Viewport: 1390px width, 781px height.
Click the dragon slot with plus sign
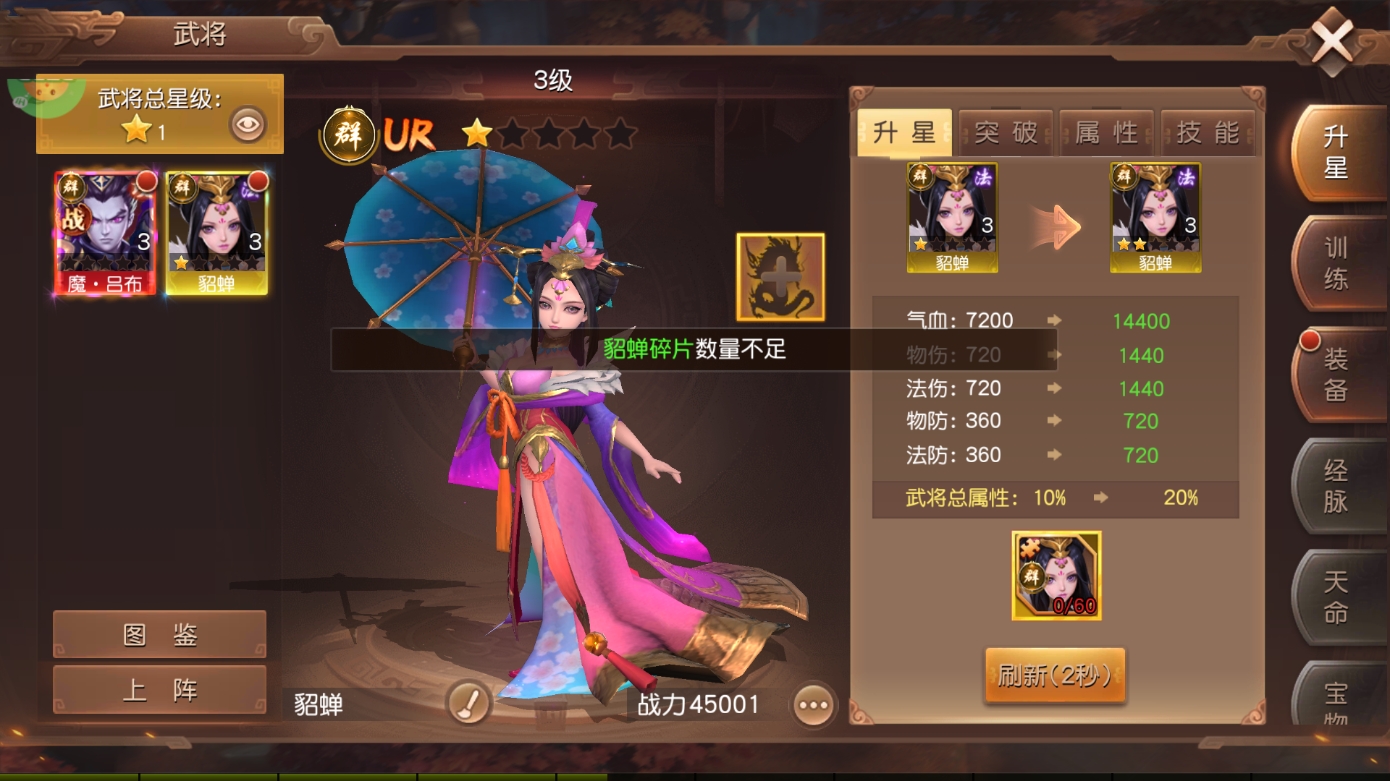pyautogui.click(x=781, y=277)
